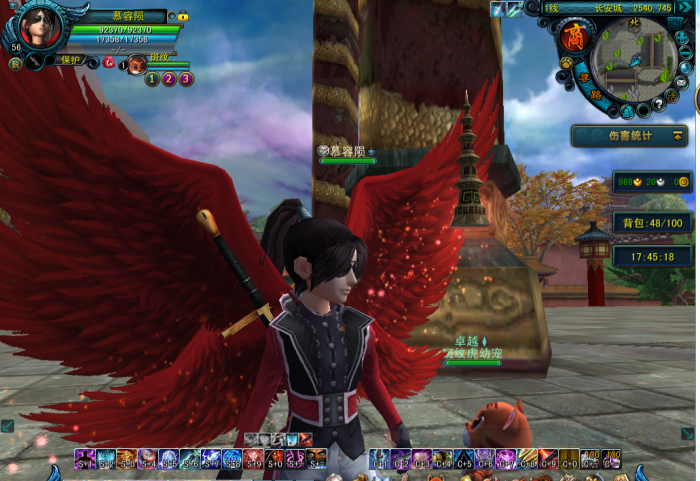This screenshot has width=700, height=481.
Task: Open the red 商 shop button
Action: pos(577,38)
